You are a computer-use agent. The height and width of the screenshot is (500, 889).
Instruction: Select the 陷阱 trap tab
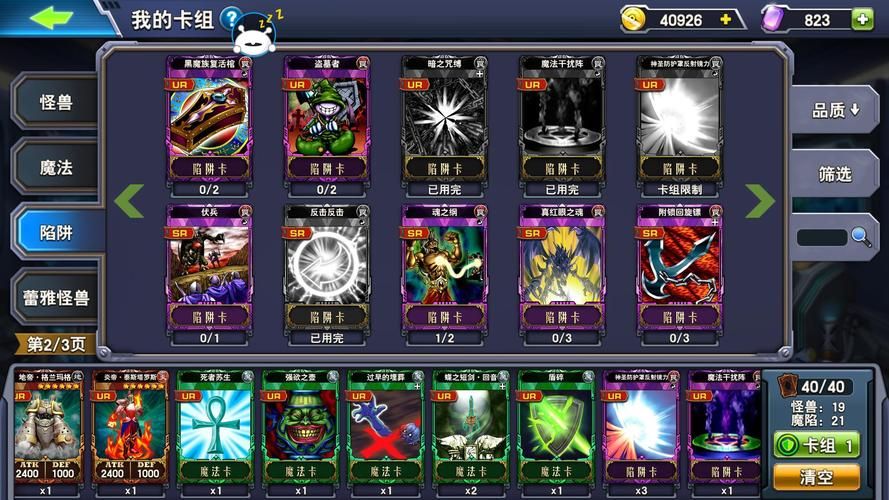coord(56,233)
